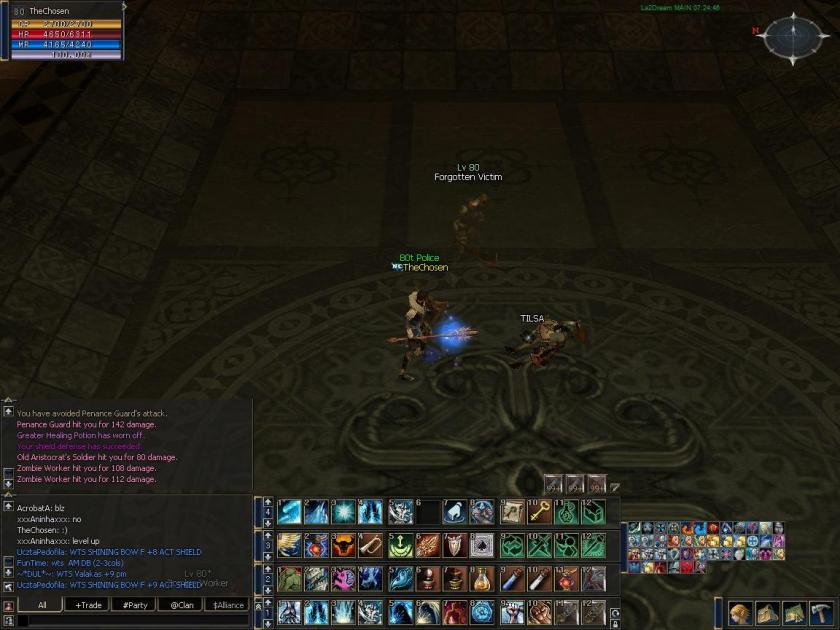Open the compass minimap
The width and height of the screenshot is (840, 630).
click(790, 37)
